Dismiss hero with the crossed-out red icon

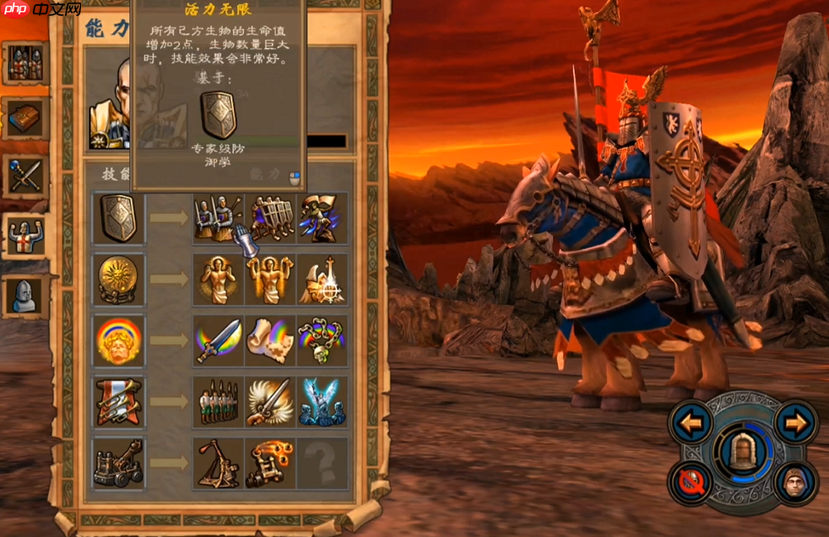[691, 481]
